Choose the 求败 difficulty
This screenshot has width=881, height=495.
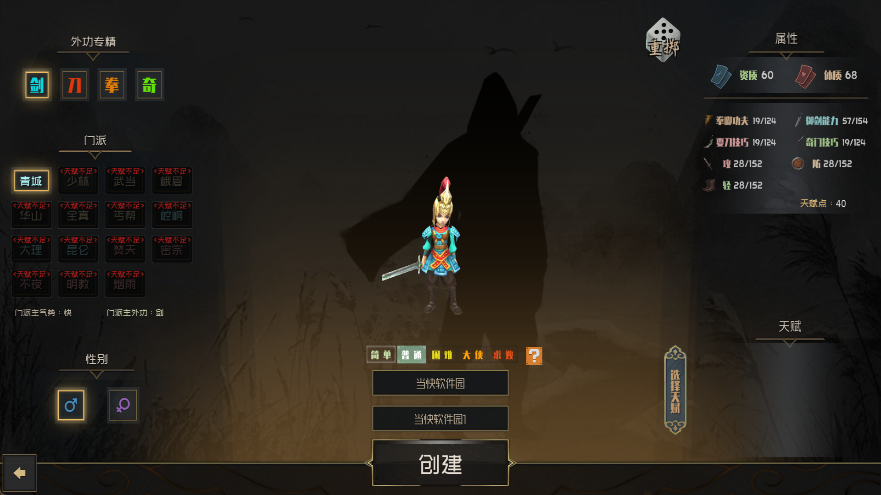point(504,355)
